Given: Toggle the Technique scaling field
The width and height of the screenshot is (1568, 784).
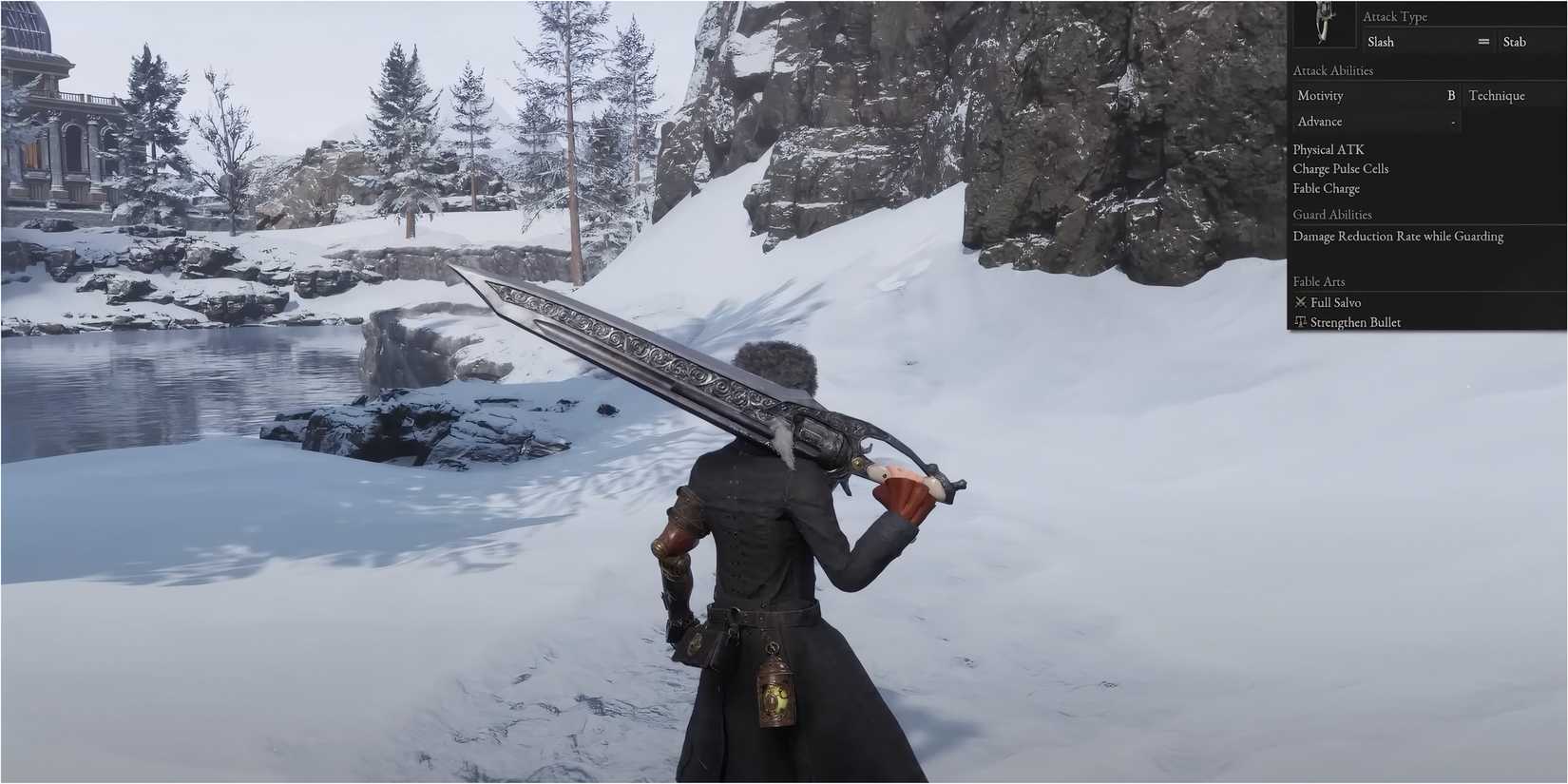Looking at the screenshot, I should click(x=1497, y=95).
